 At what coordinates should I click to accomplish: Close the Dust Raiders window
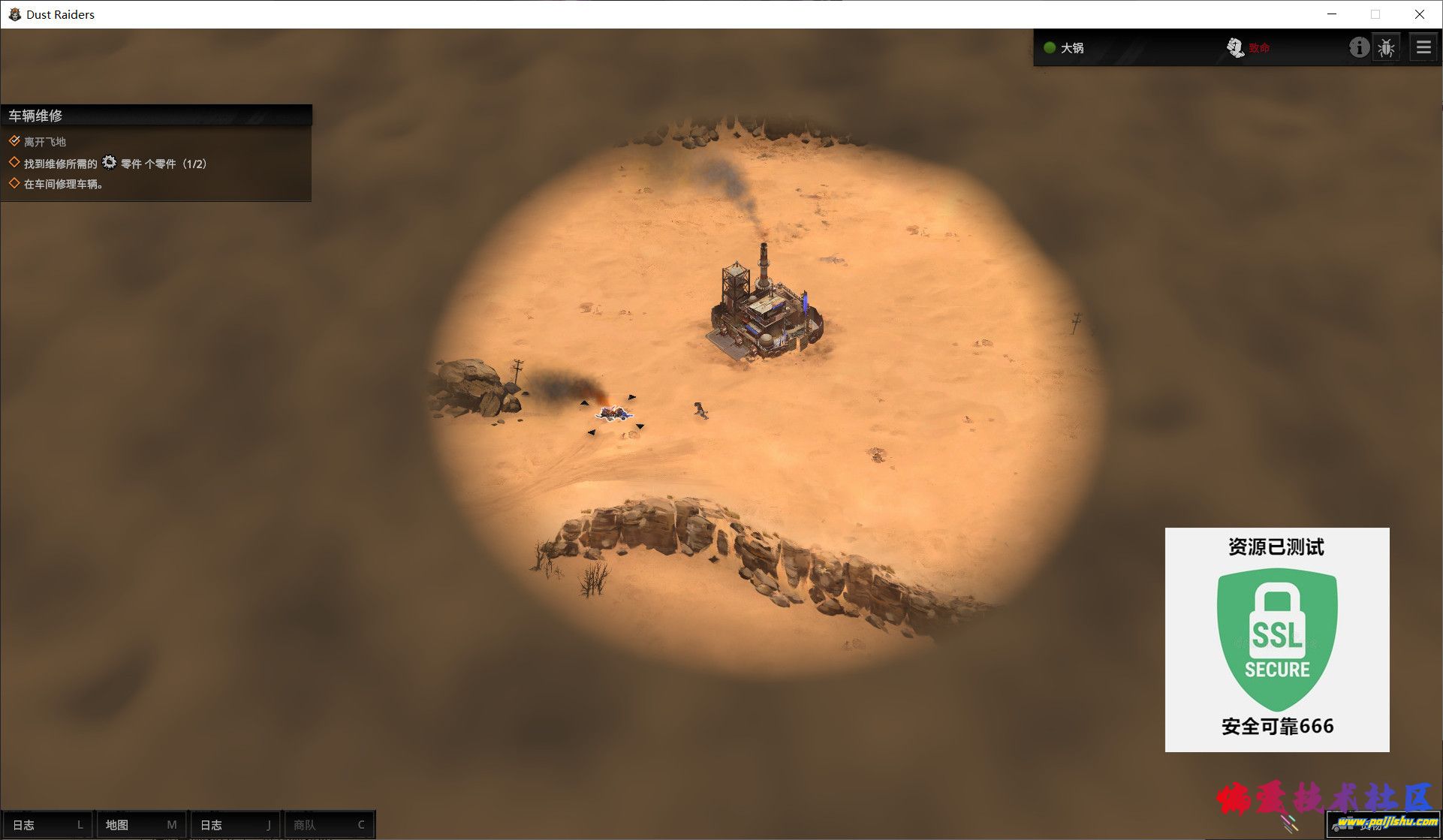coord(1419,14)
